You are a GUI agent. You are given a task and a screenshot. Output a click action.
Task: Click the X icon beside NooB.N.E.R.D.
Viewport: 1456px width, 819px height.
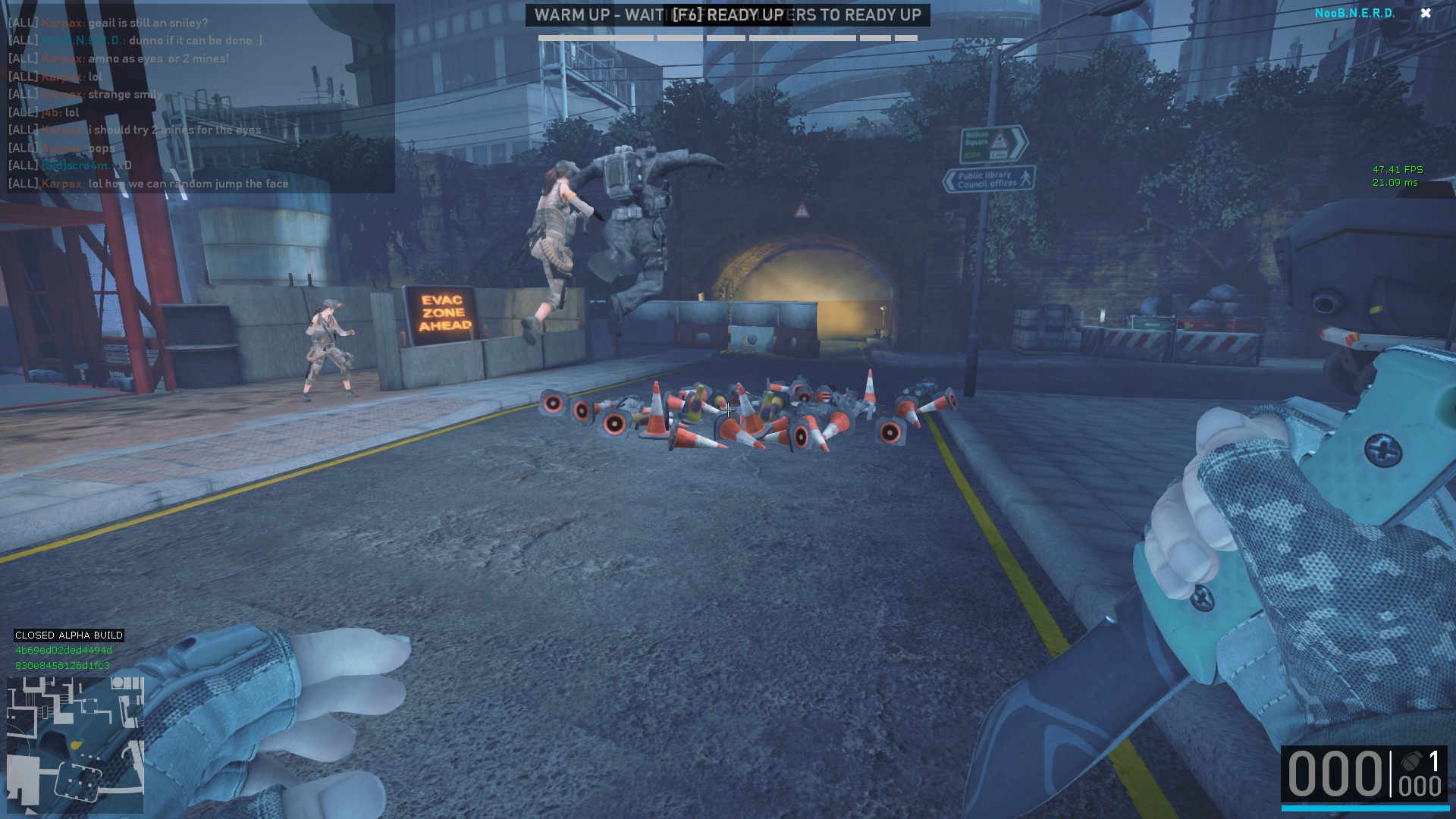coord(1426,13)
